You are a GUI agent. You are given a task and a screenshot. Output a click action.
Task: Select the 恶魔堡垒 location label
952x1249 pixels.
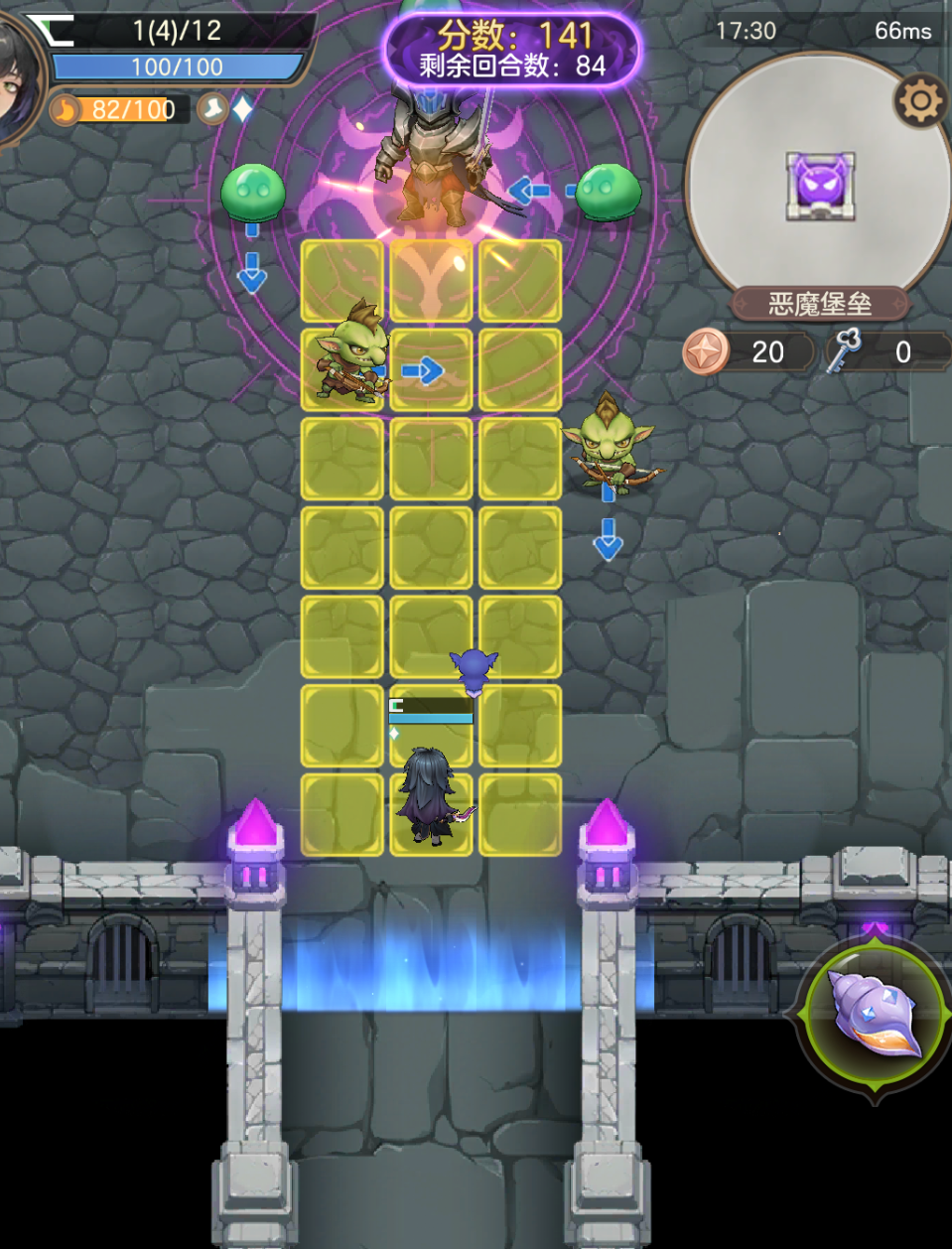click(x=820, y=304)
